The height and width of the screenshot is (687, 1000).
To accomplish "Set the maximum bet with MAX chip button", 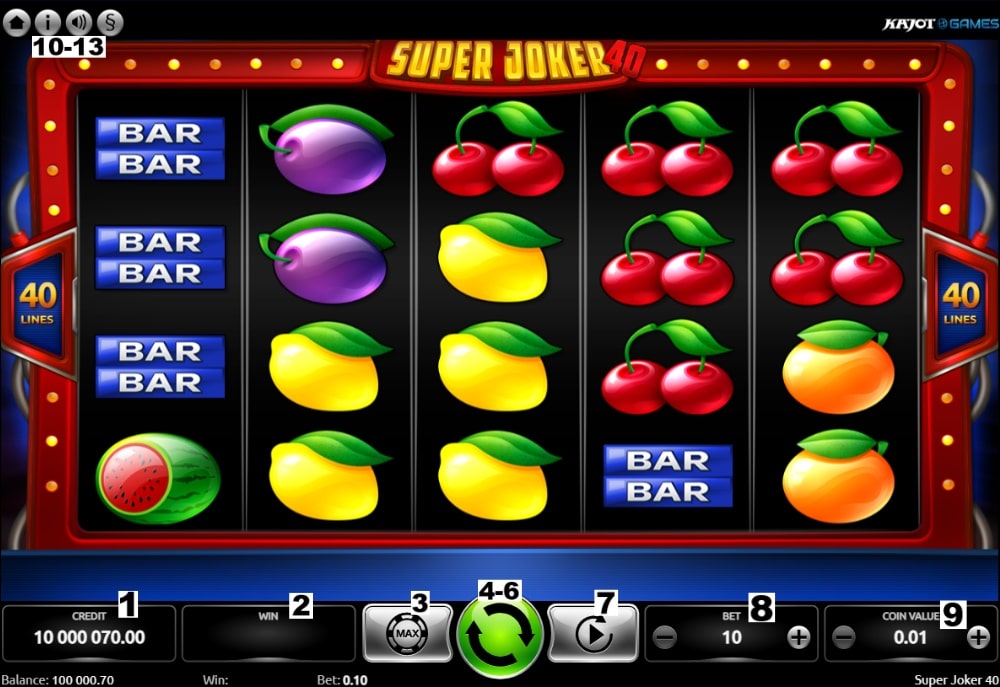I will point(407,634).
